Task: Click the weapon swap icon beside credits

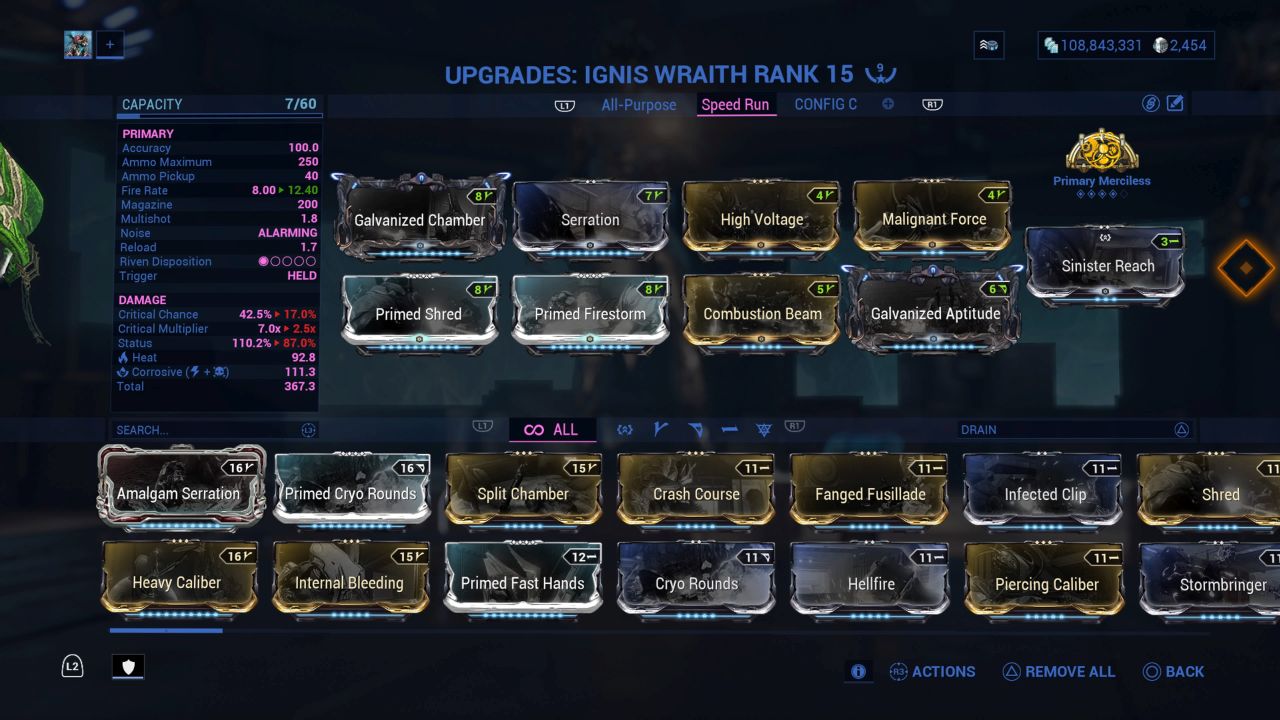Action: coord(988,44)
